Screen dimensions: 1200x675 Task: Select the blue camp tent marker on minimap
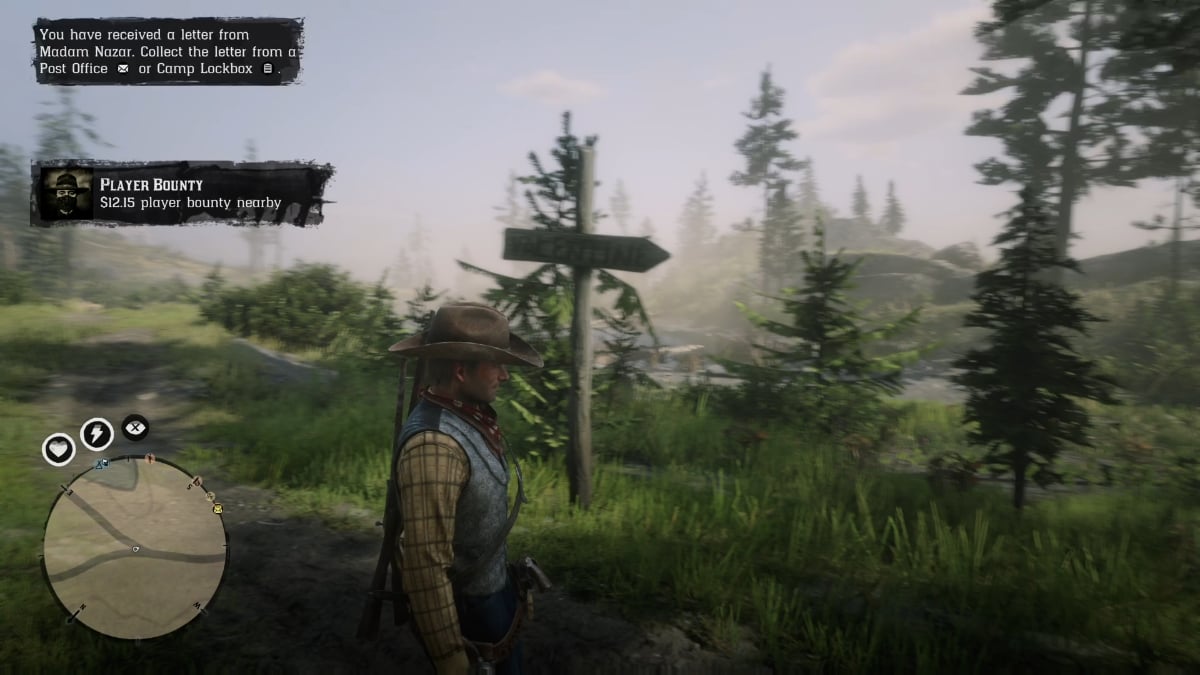click(102, 464)
